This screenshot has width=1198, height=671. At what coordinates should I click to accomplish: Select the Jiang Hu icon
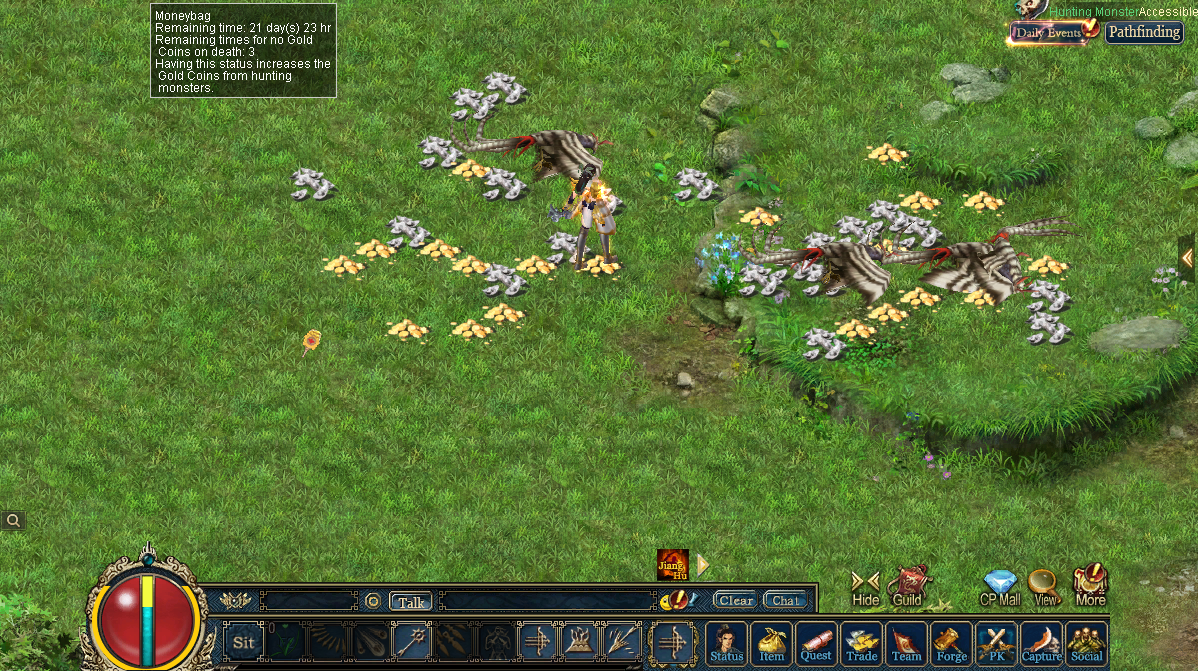tap(672, 565)
